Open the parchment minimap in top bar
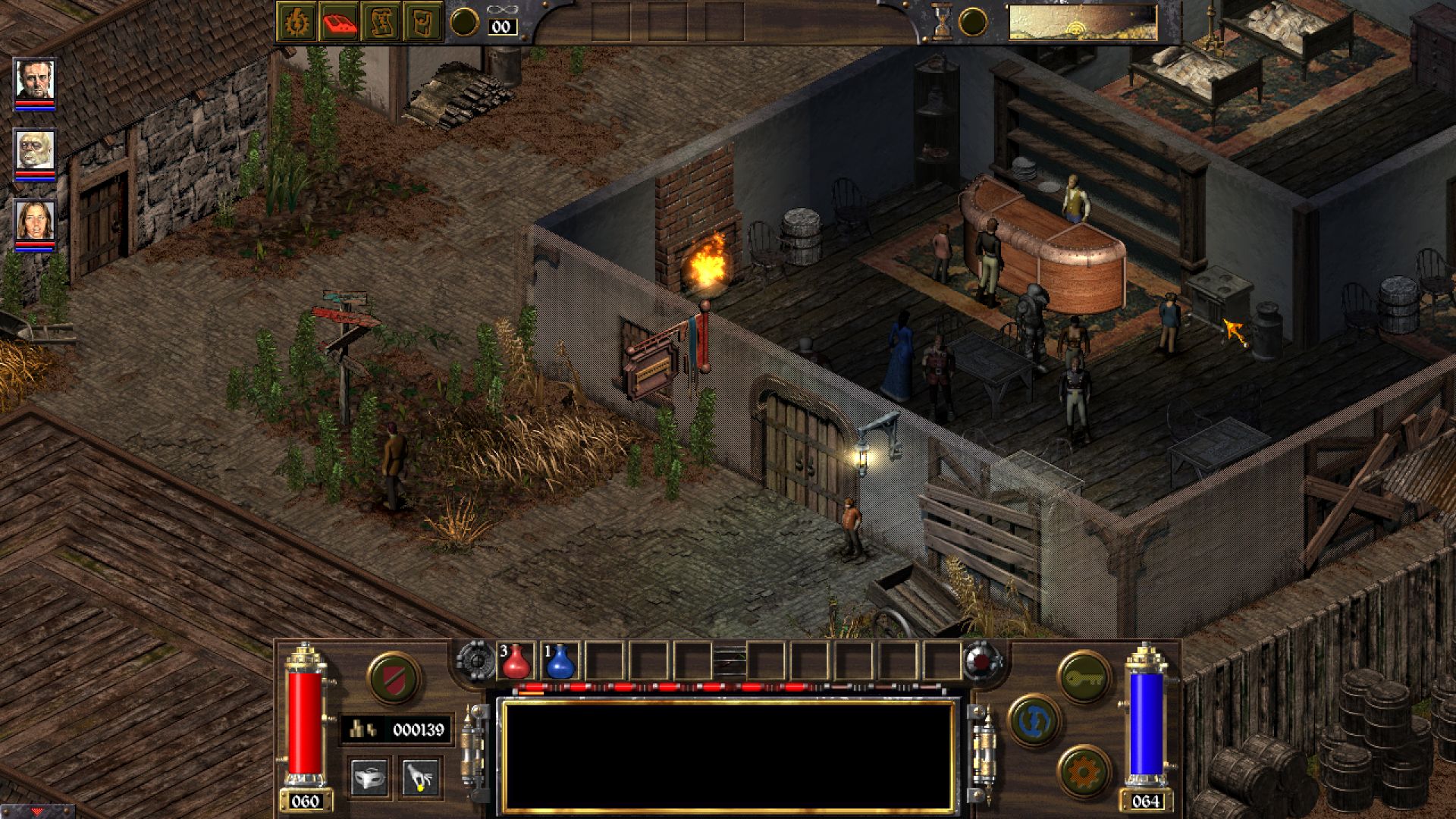 pyautogui.click(x=1082, y=23)
